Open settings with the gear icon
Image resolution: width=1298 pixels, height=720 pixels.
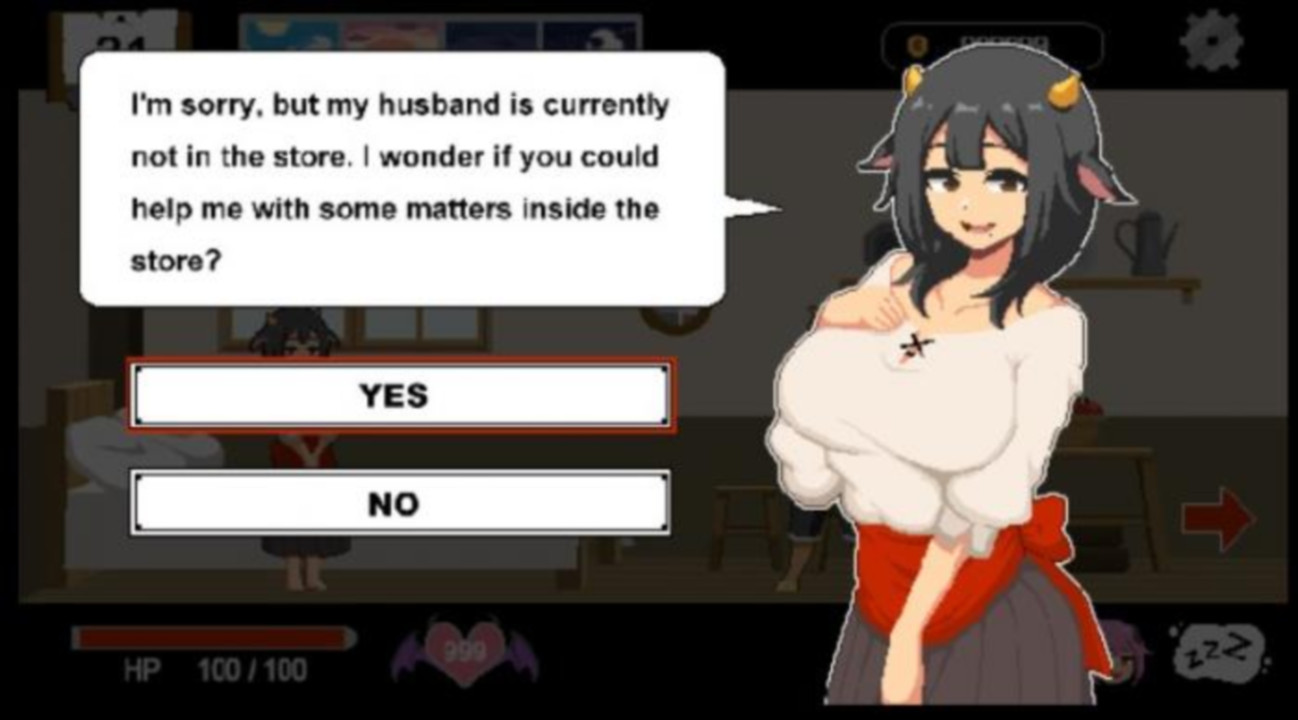[x=1211, y=42]
